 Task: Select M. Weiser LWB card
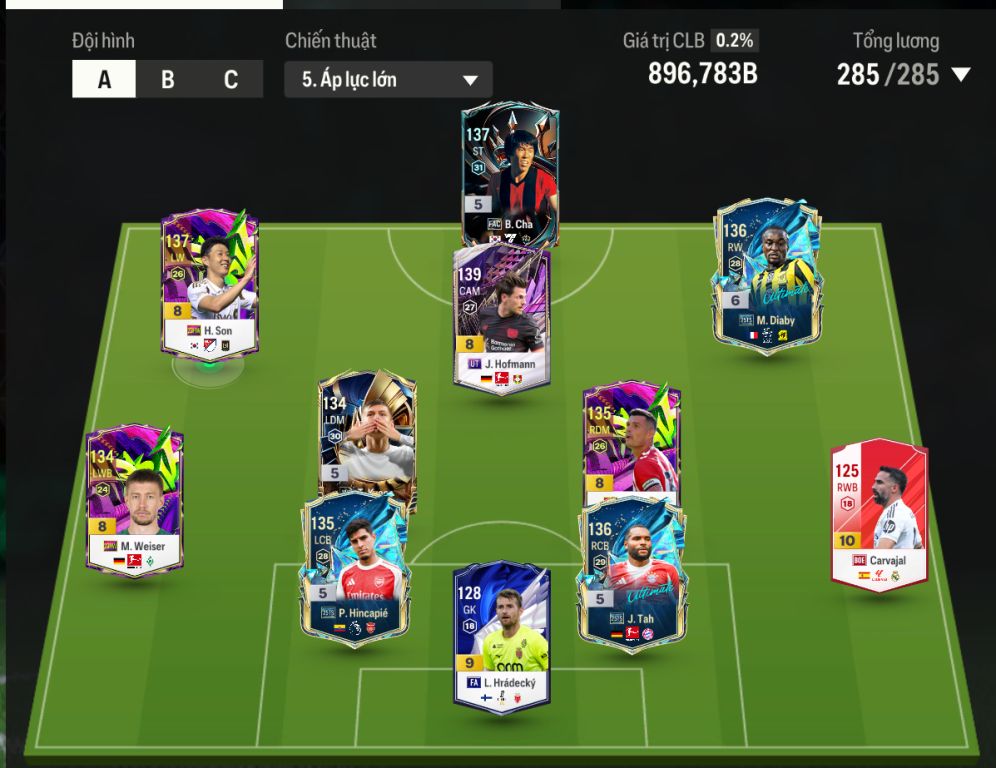click(135, 500)
